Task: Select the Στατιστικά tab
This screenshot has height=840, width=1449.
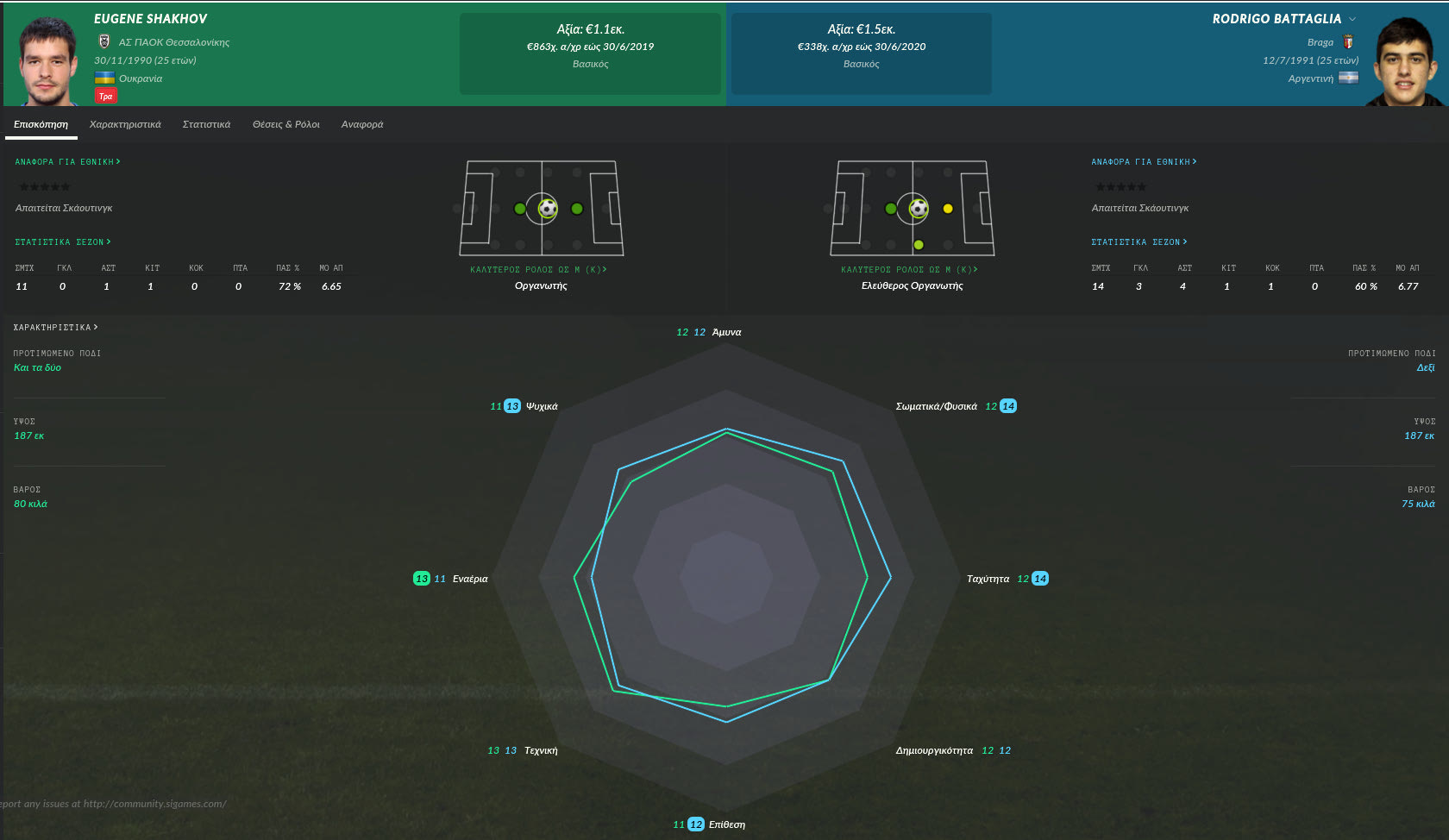Action: pos(206,124)
